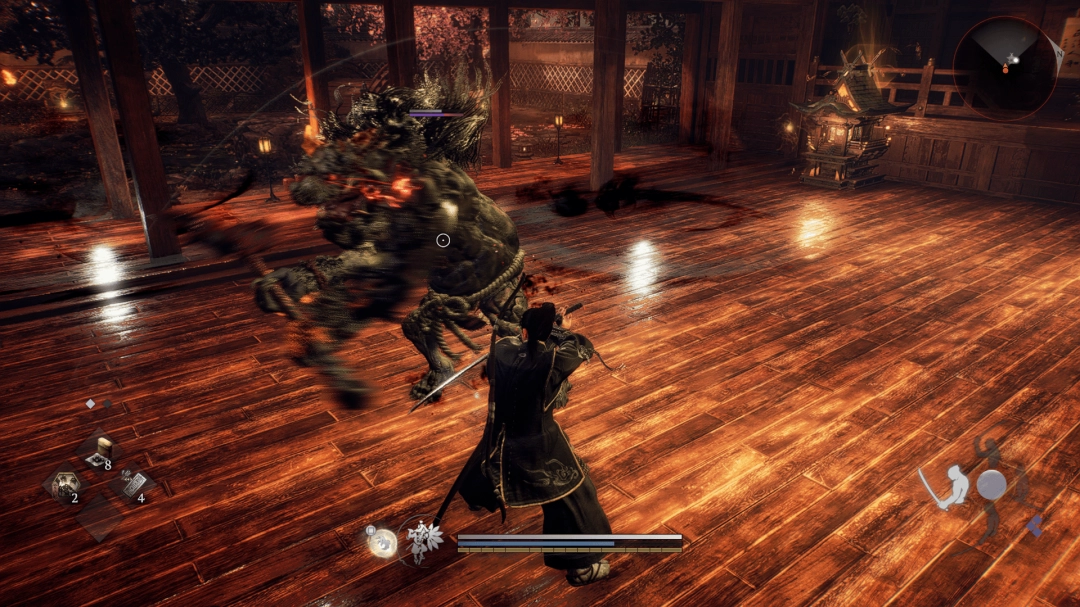Activate the glowing guardian spirit orb
The height and width of the screenshot is (607, 1080).
tap(382, 542)
